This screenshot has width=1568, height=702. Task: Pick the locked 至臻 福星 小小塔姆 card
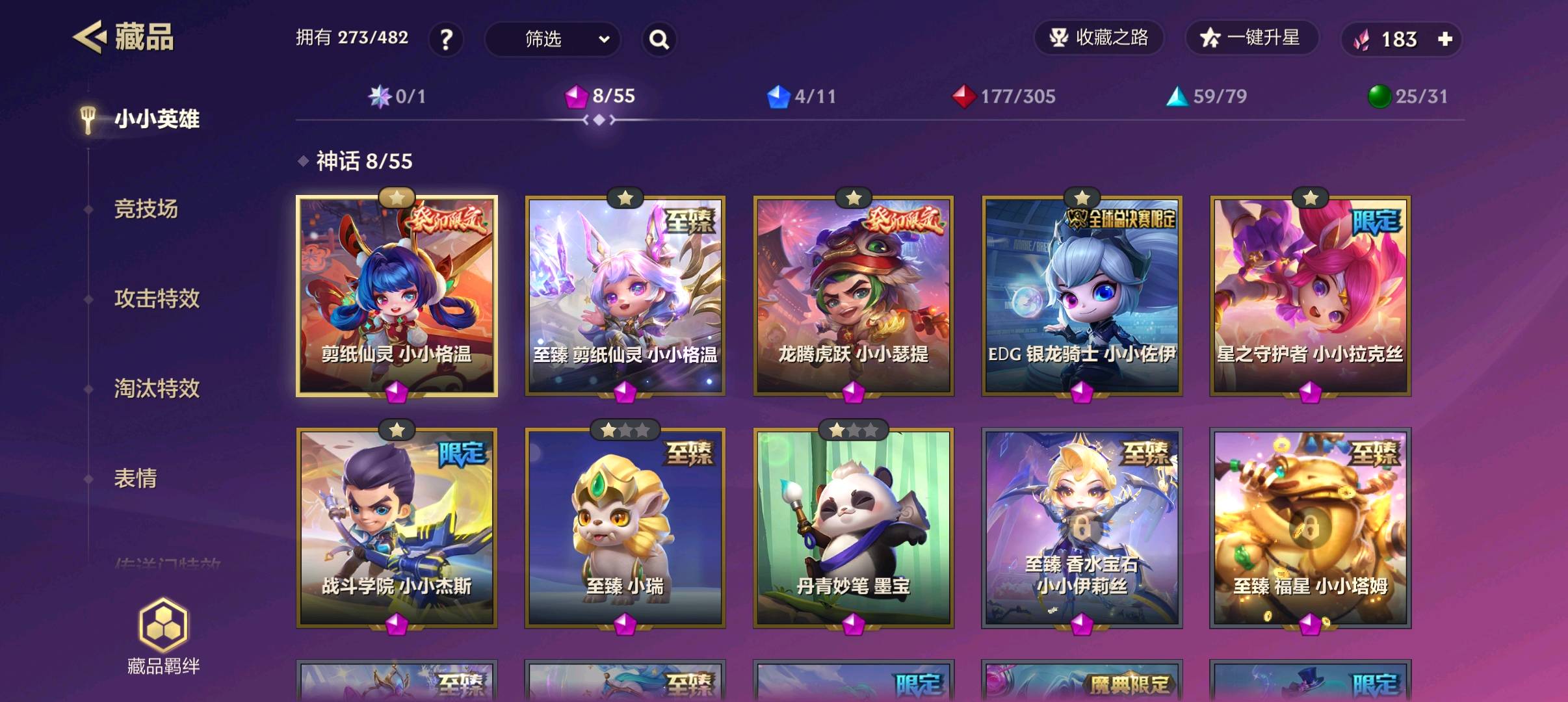(x=1310, y=528)
